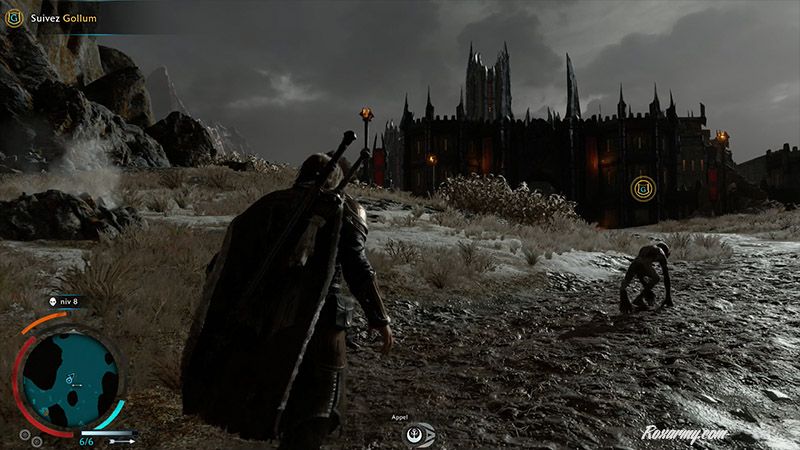Click the Roxarmy.com watermark
This screenshot has height=450, width=800.
click(684, 434)
